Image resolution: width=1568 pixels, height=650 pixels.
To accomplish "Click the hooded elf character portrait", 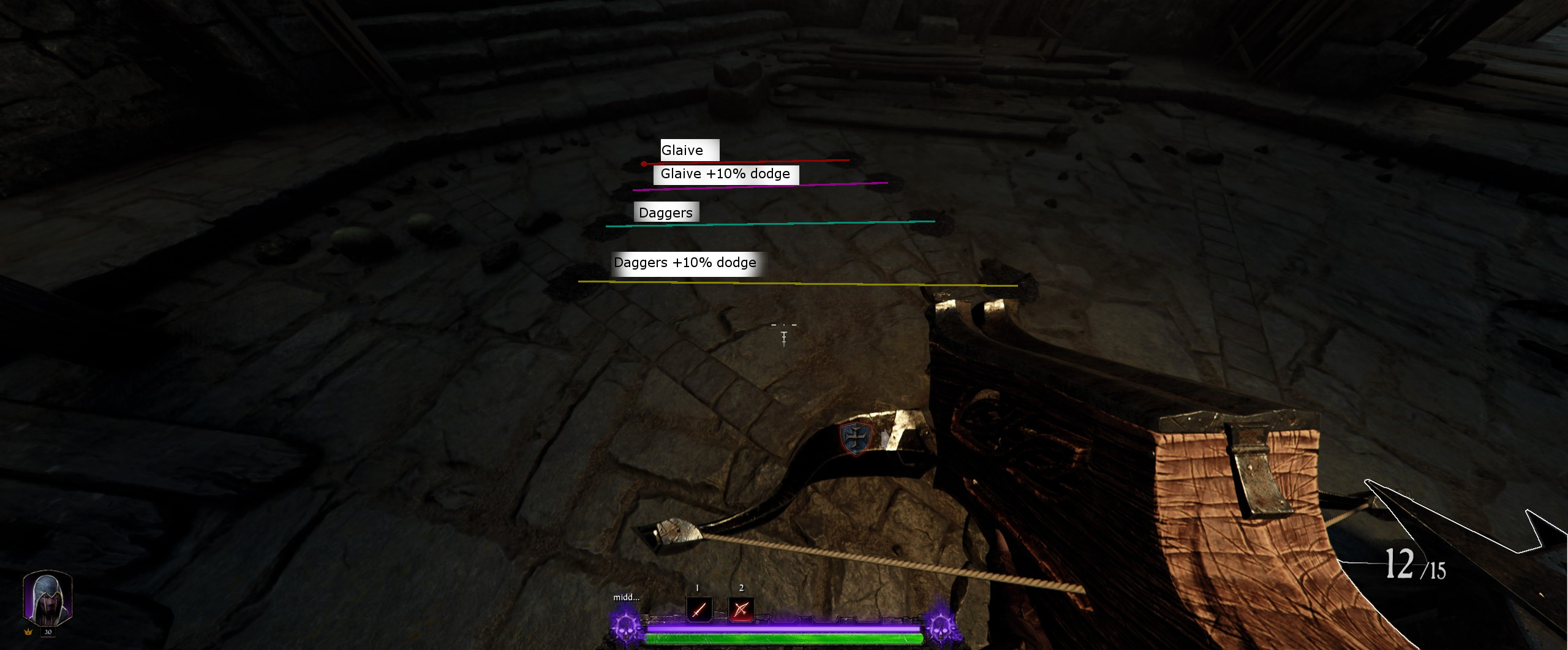I will coord(48,597).
